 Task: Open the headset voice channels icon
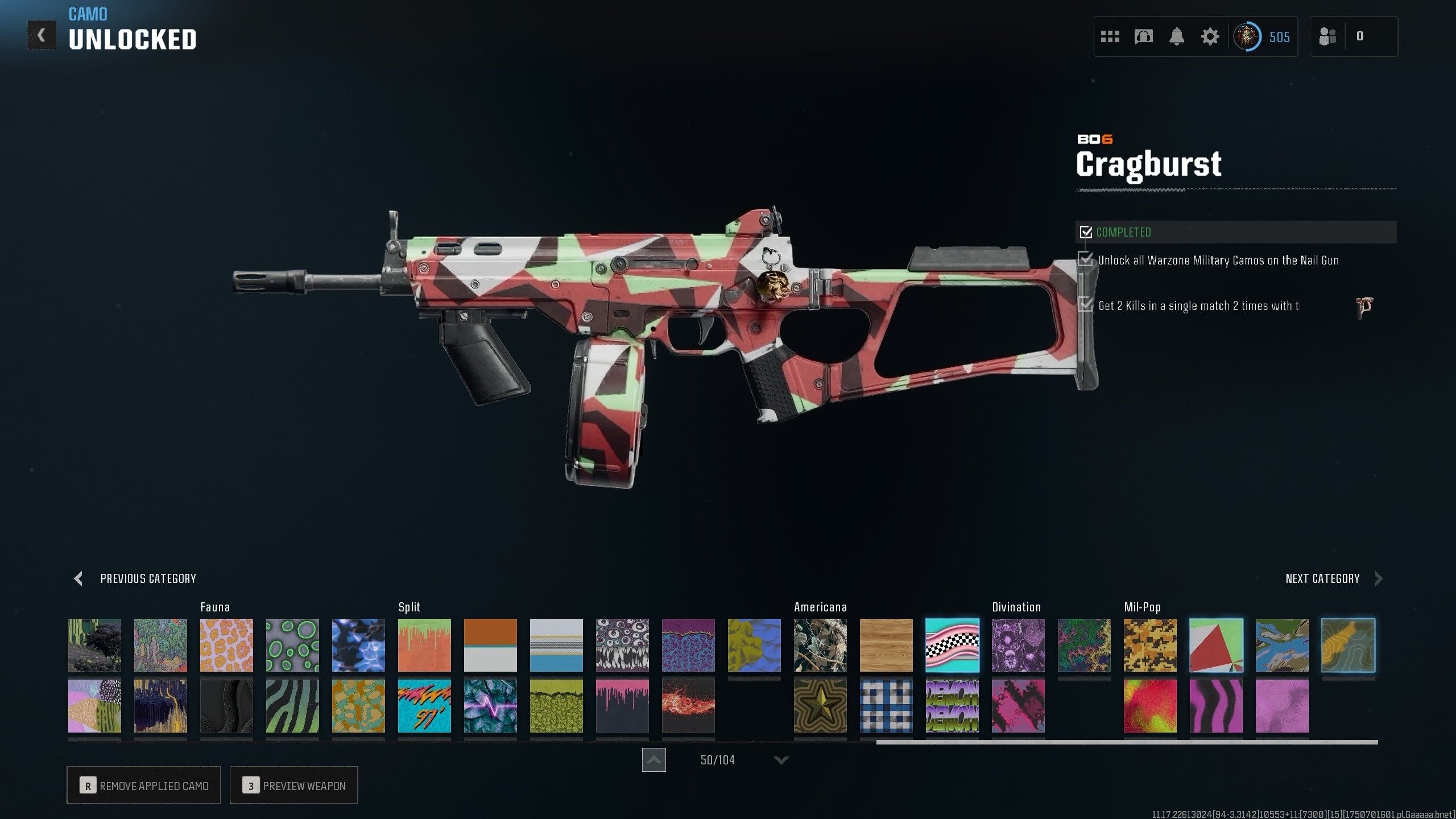click(x=1143, y=37)
